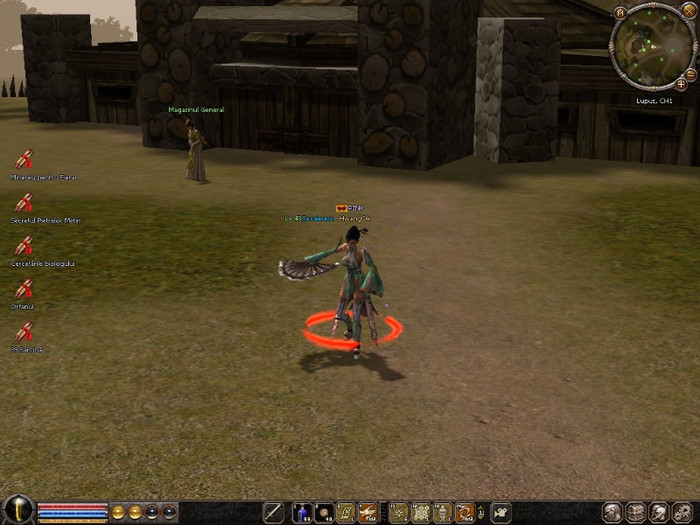
Task: Click the character portrait orb in the corner
Action: coord(17,510)
